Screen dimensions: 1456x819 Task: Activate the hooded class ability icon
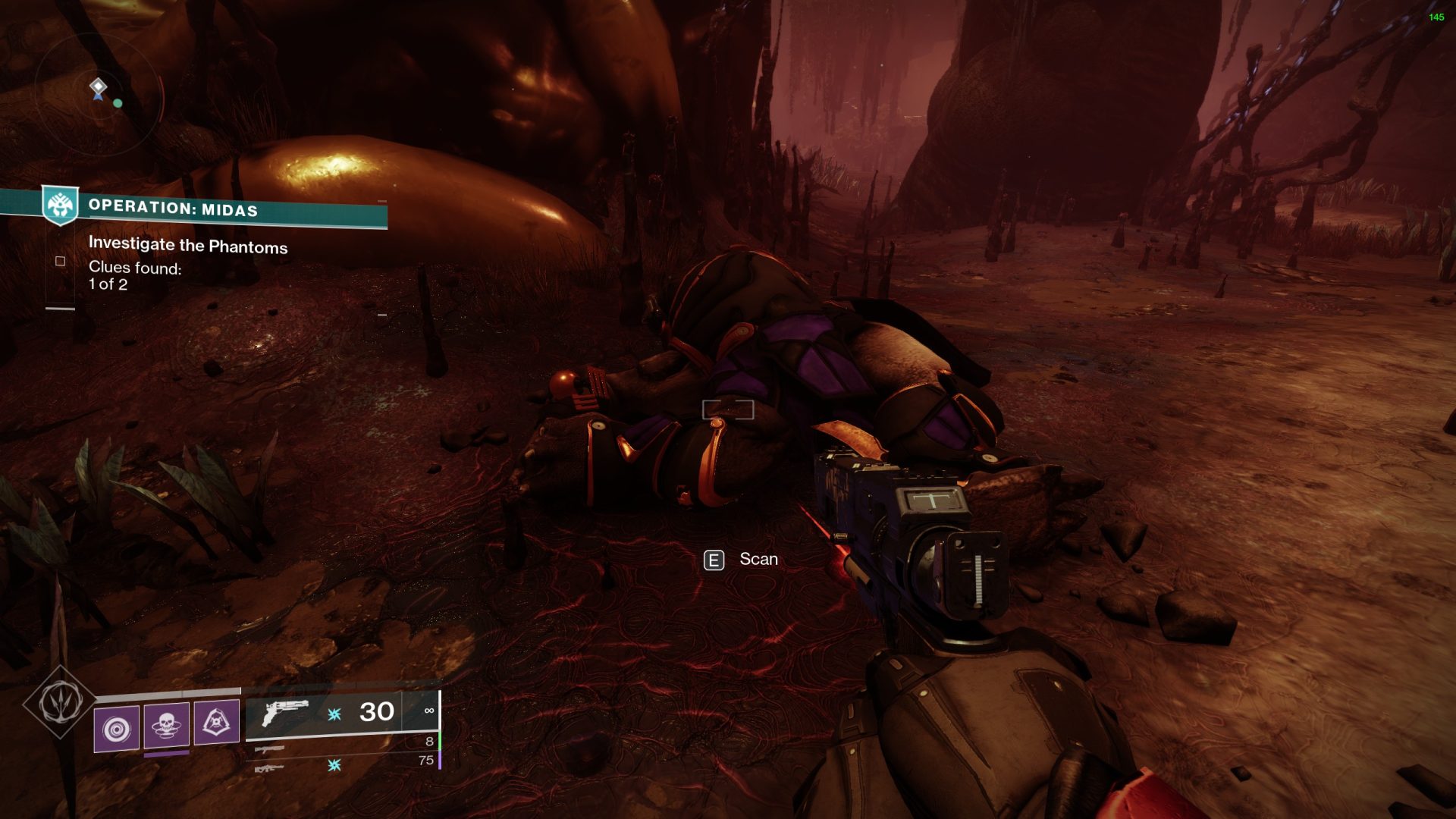[217, 723]
